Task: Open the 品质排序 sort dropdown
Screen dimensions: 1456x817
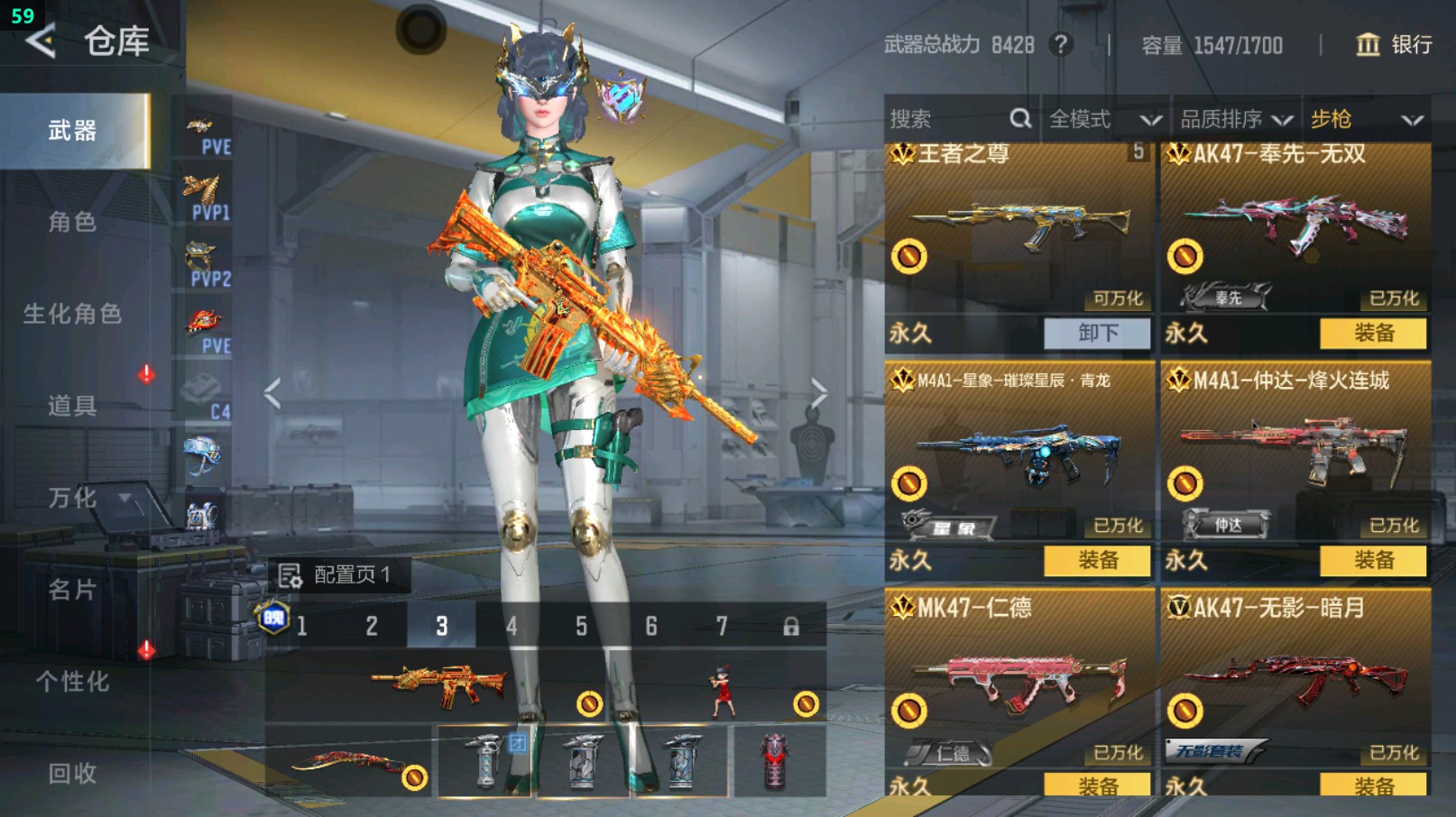Action: [x=1236, y=119]
